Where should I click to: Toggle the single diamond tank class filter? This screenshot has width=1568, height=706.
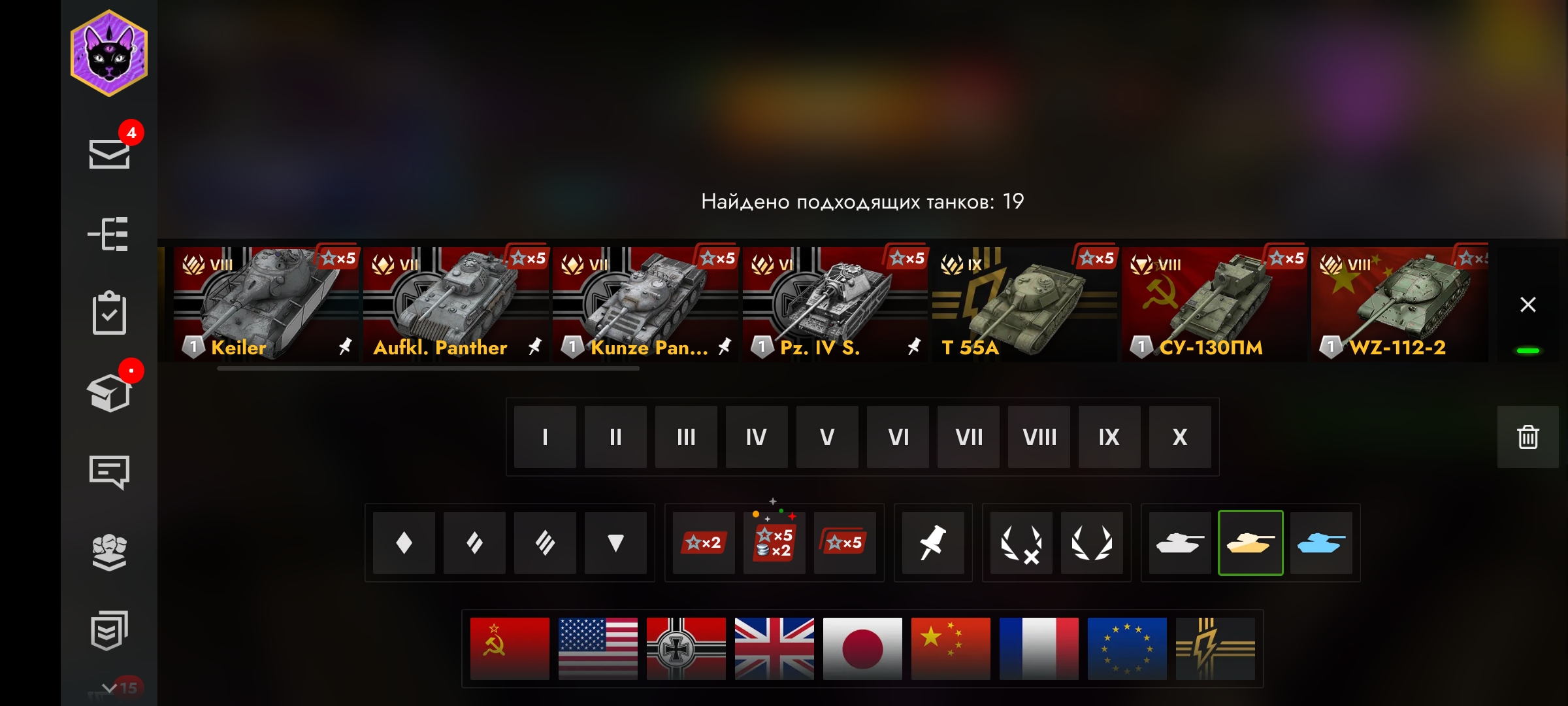[x=404, y=543]
